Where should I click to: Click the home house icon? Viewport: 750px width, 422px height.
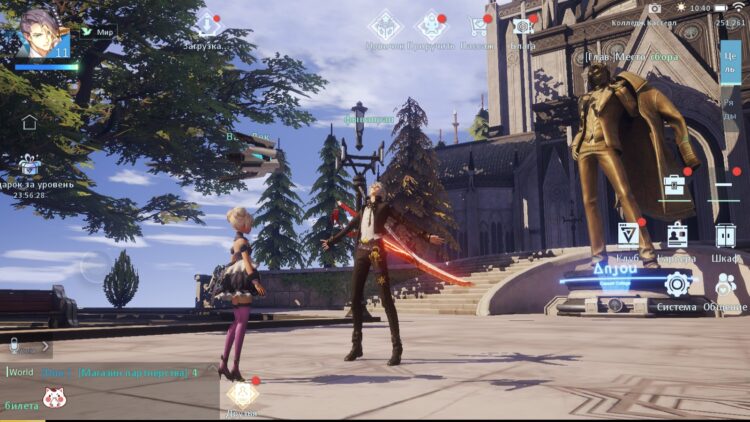(29, 122)
